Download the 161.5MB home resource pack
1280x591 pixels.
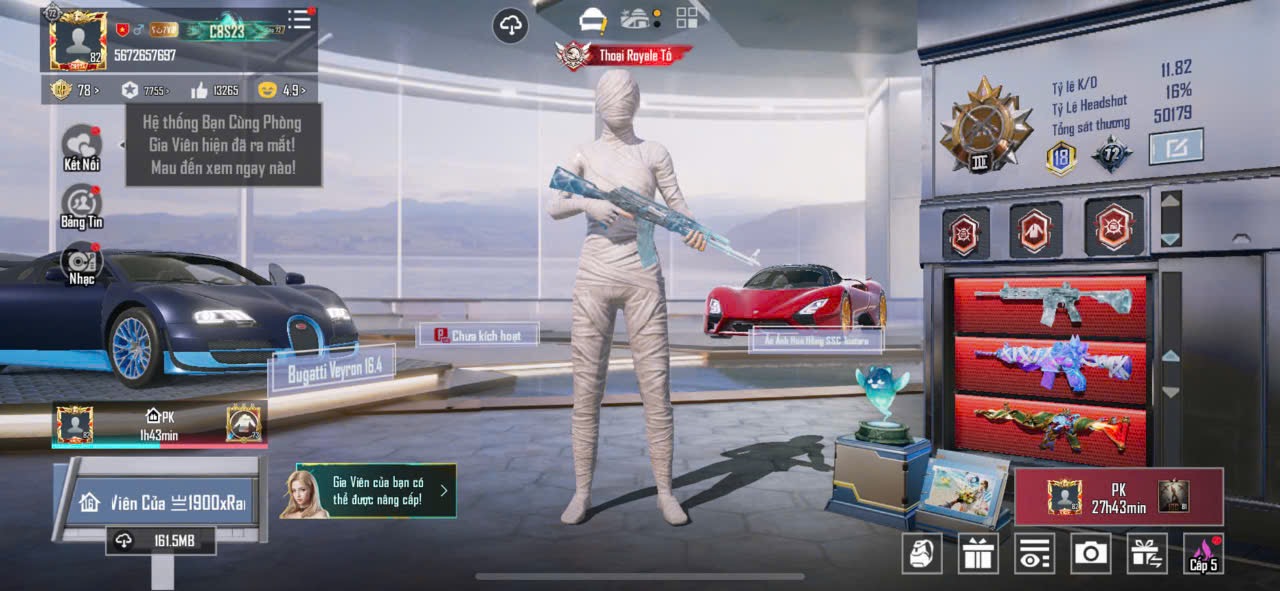coord(161,541)
